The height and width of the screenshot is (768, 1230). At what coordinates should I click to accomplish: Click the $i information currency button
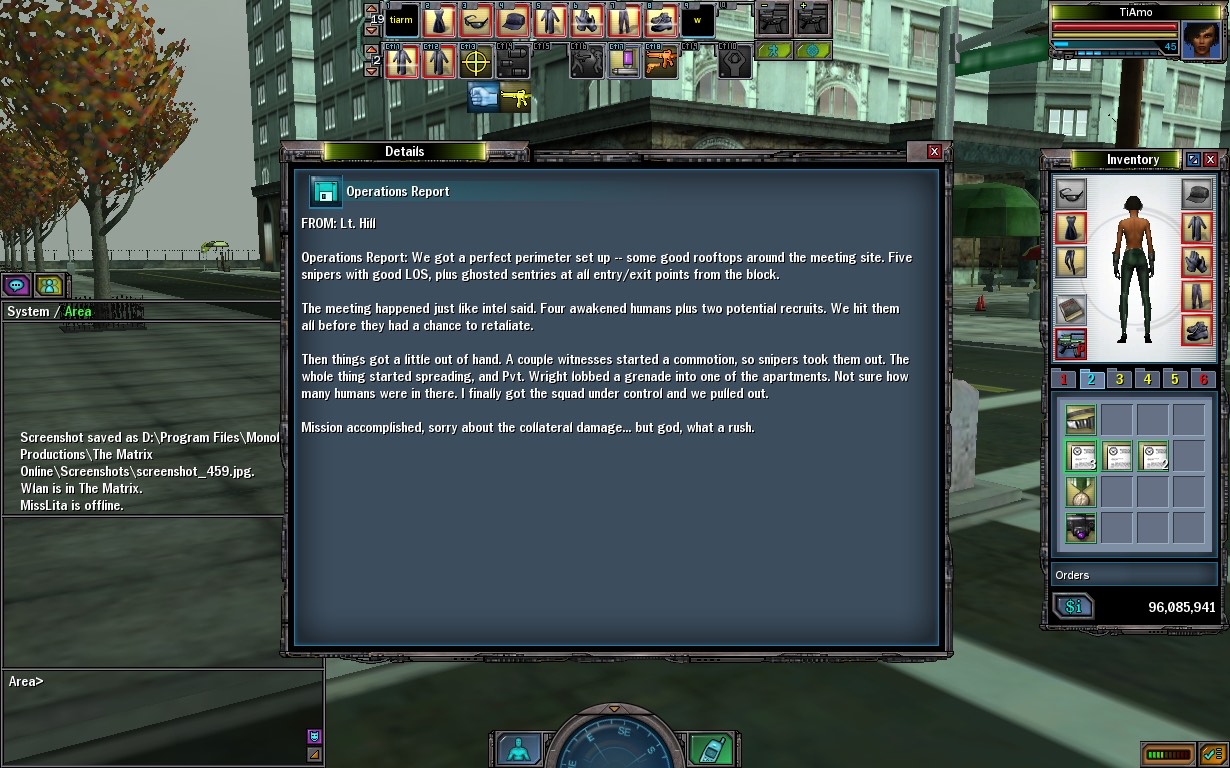coord(1073,607)
